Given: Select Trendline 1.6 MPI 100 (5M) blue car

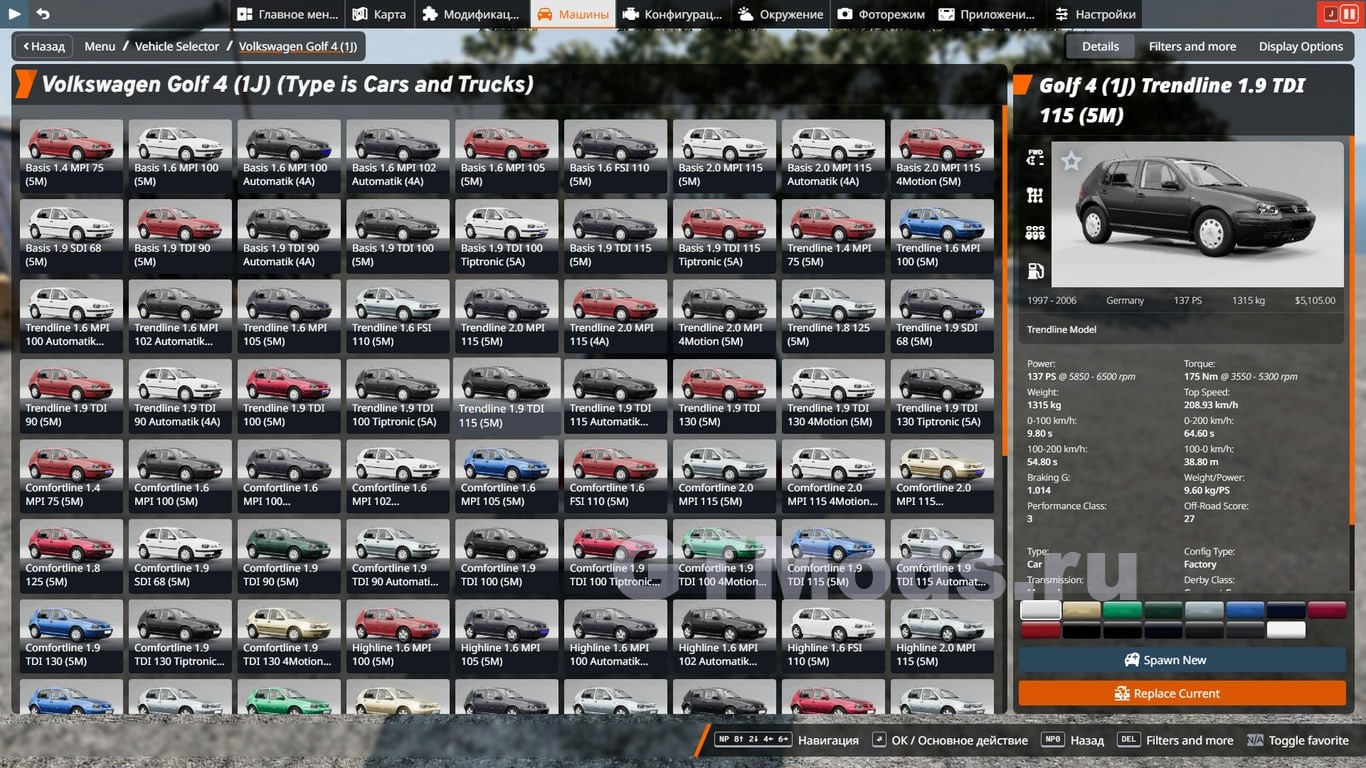Looking at the screenshot, I should (942, 235).
